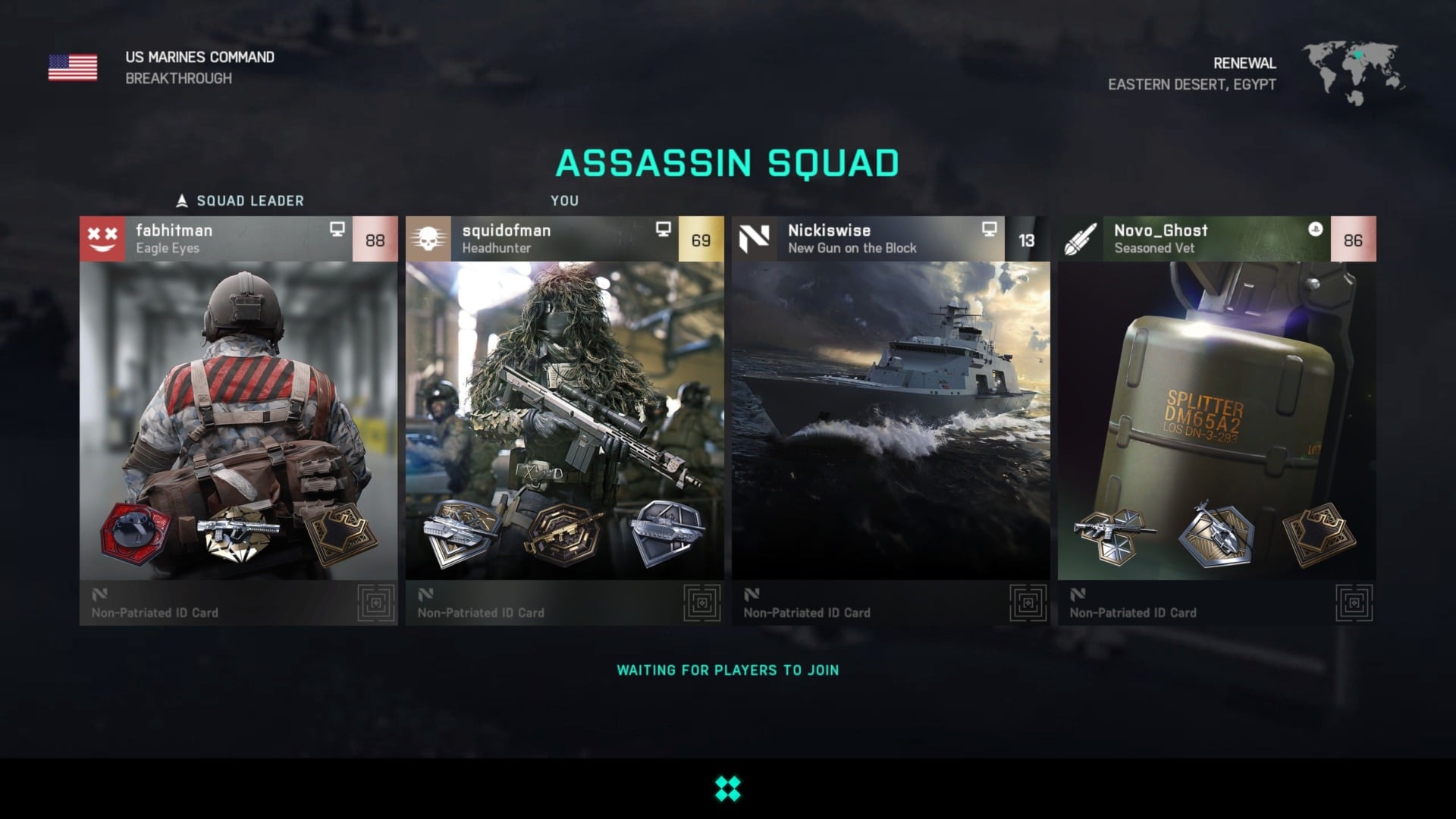Viewport: 1456px width, 819px height.
Task: Toggle squidofman's ID card tag viewer
Action: tap(700, 601)
